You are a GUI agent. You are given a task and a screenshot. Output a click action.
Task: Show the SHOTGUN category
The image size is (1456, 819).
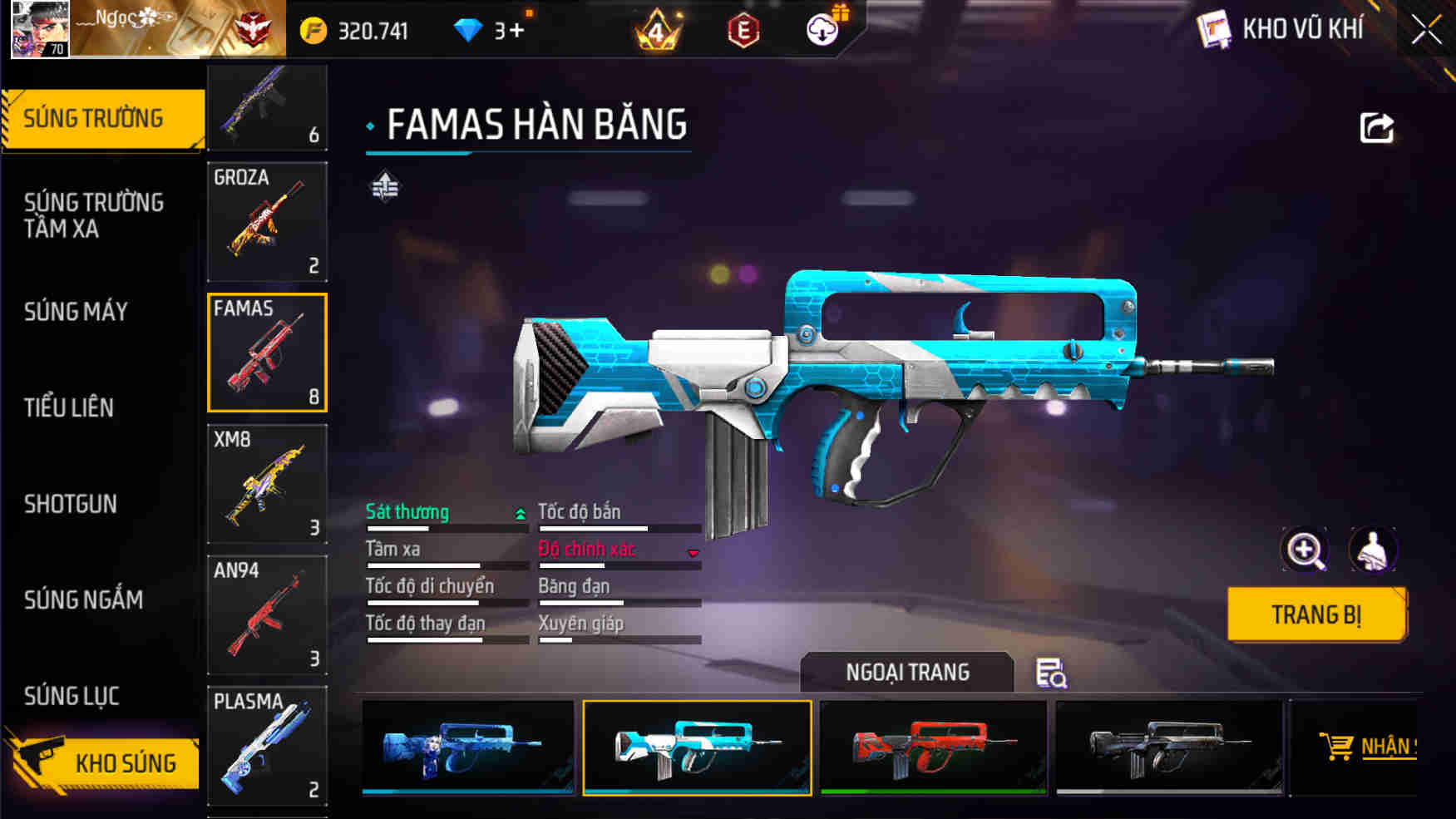click(71, 504)
